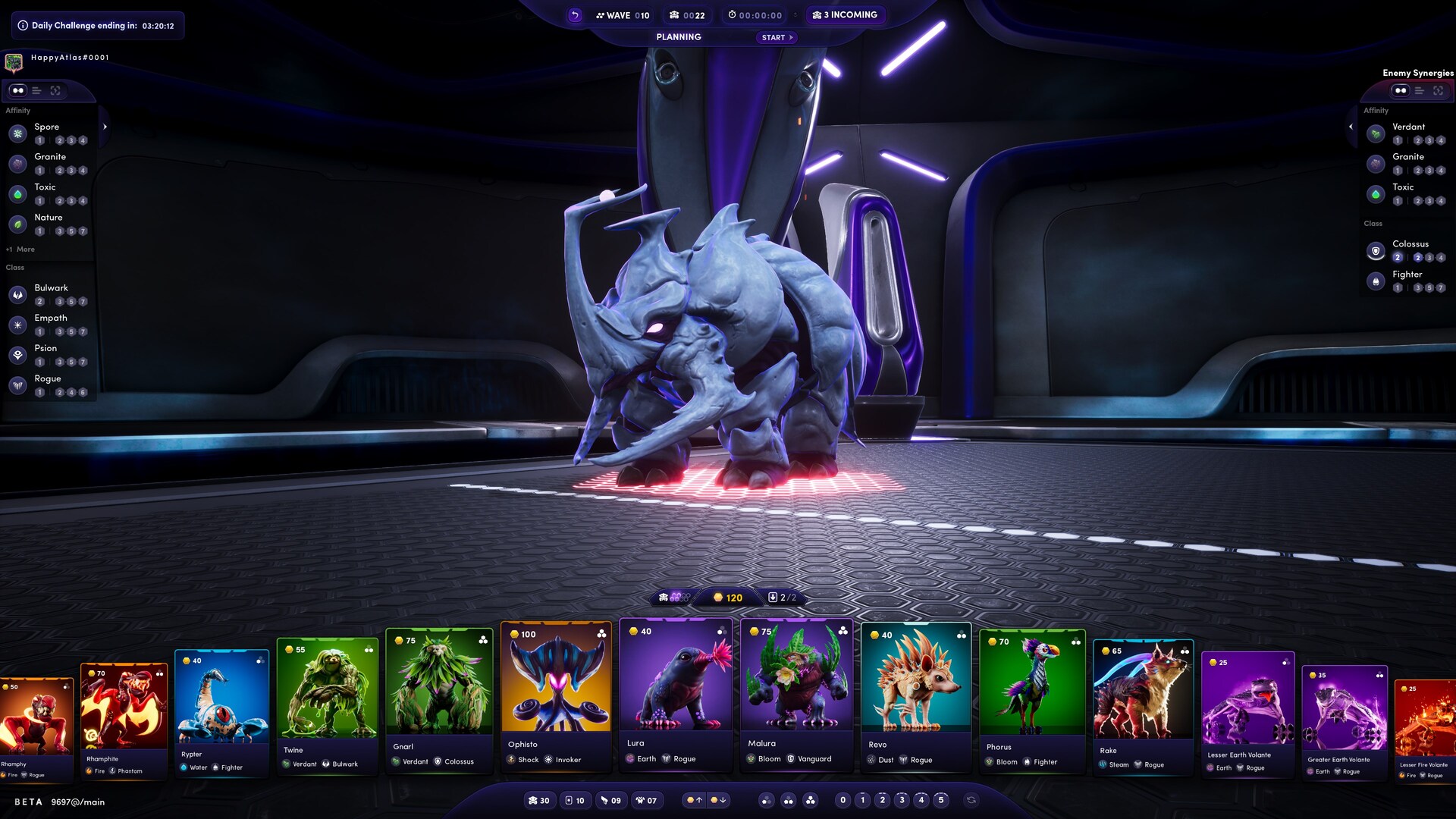Open the 3 INCOMING enemy preview

click(x=846, y=14)
